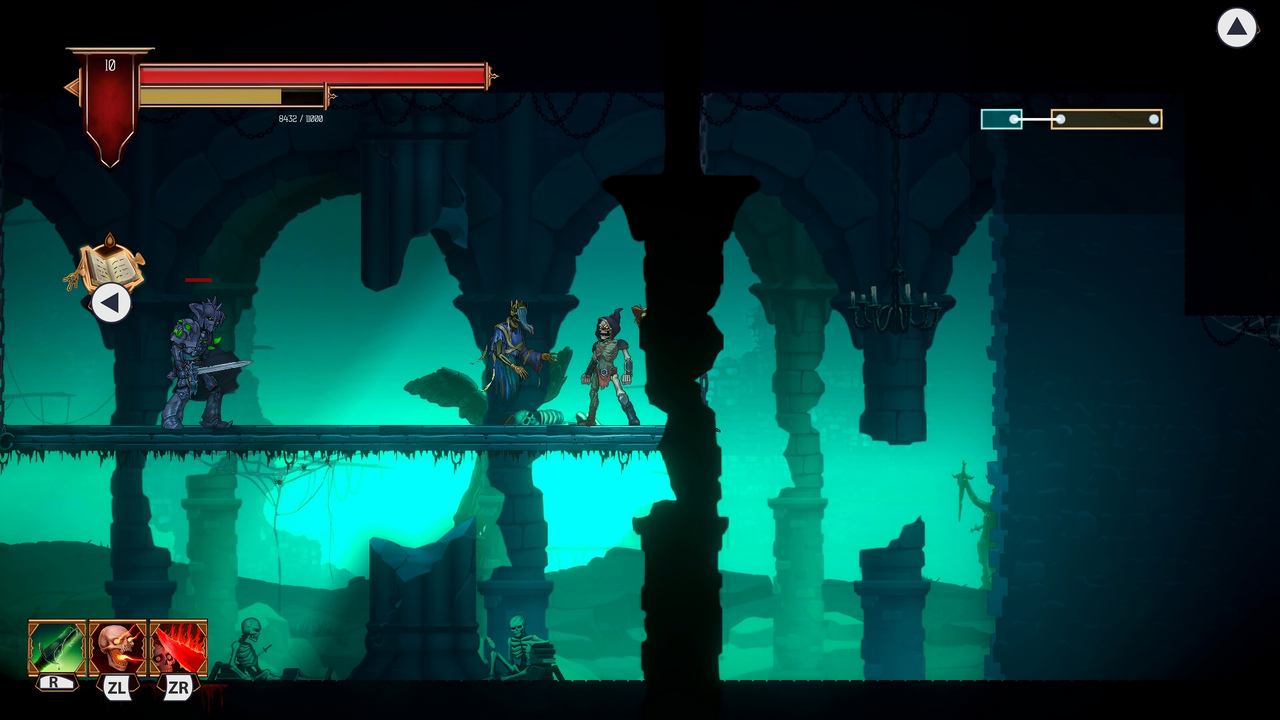
Task: Click the ZR button label
Action: [178, 688]
